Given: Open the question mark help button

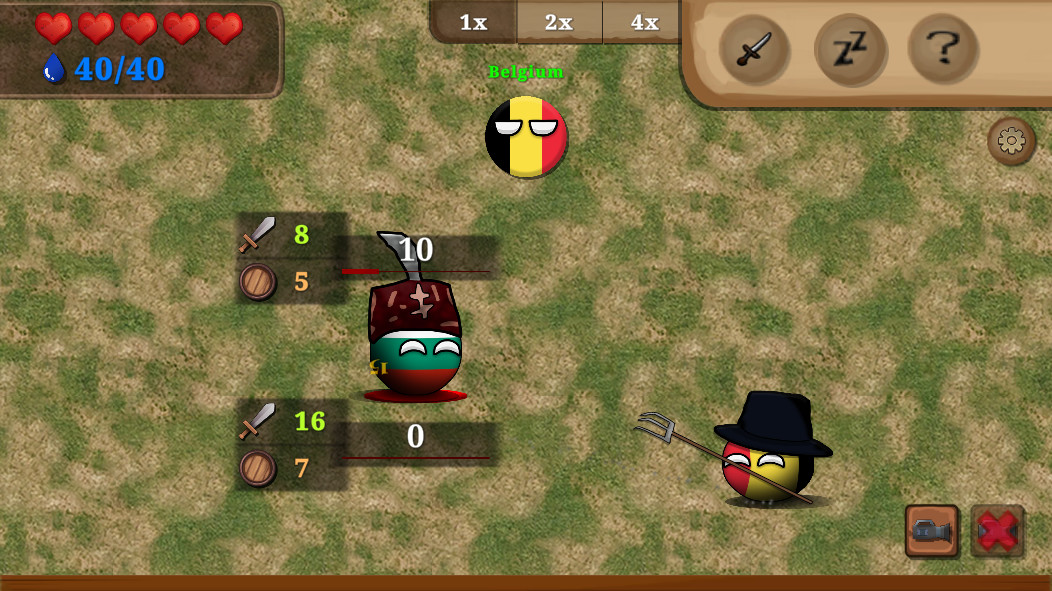Looking at the screenshot, I should click(x=943, y=48).
